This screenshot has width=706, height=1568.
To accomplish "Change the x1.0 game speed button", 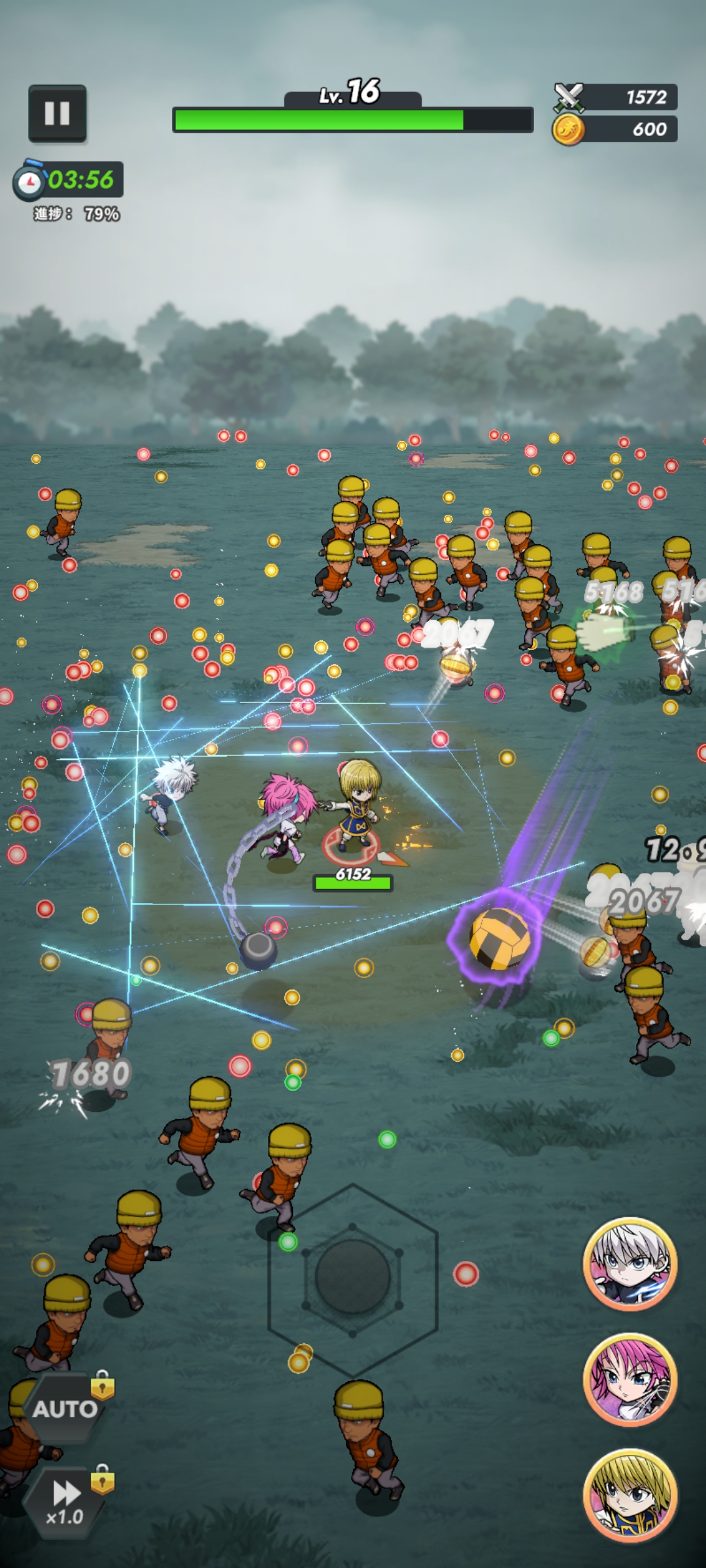I will [65, 1501].
